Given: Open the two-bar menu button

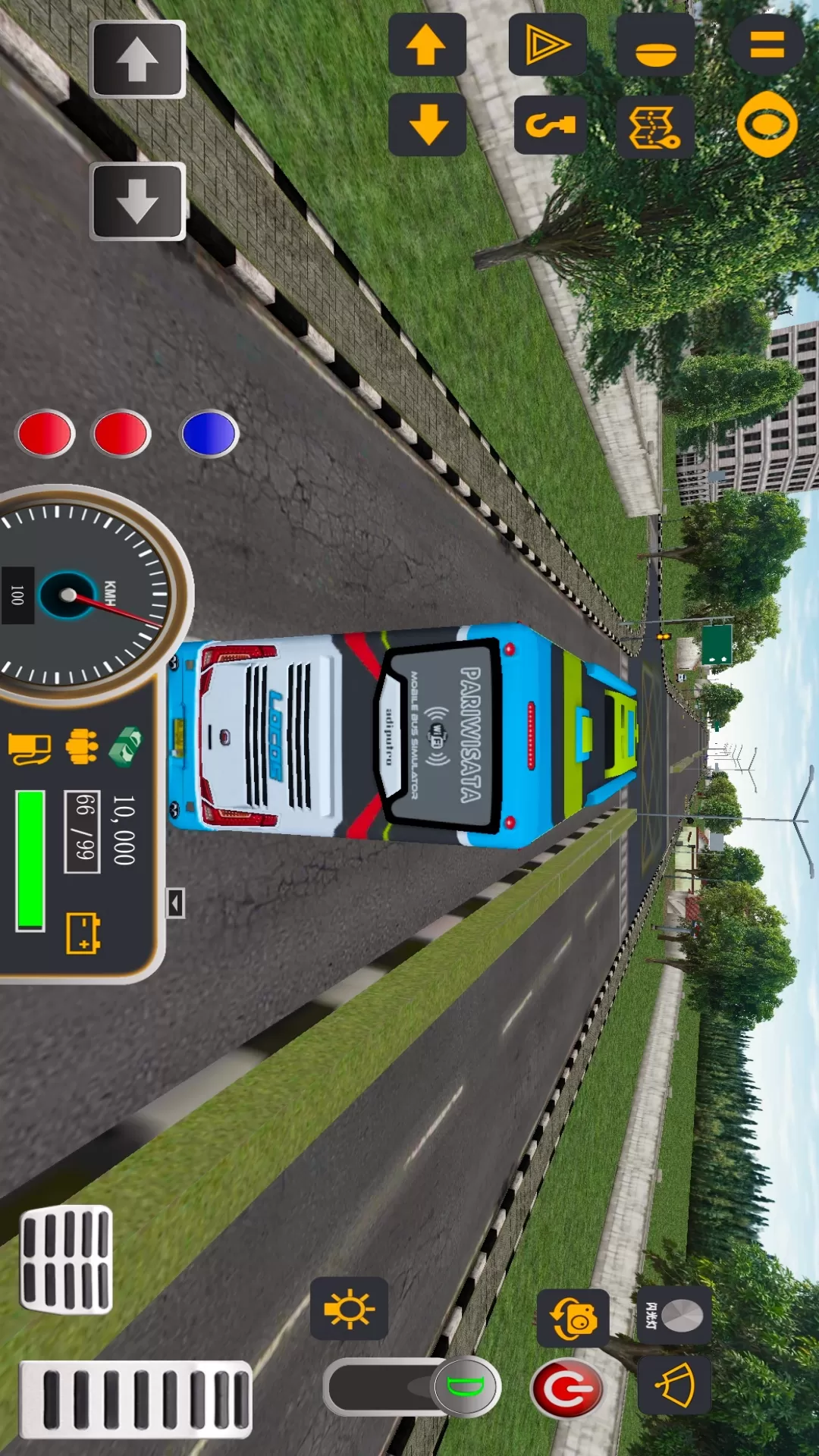Looking at the screenshot, I should click(767, 43).
